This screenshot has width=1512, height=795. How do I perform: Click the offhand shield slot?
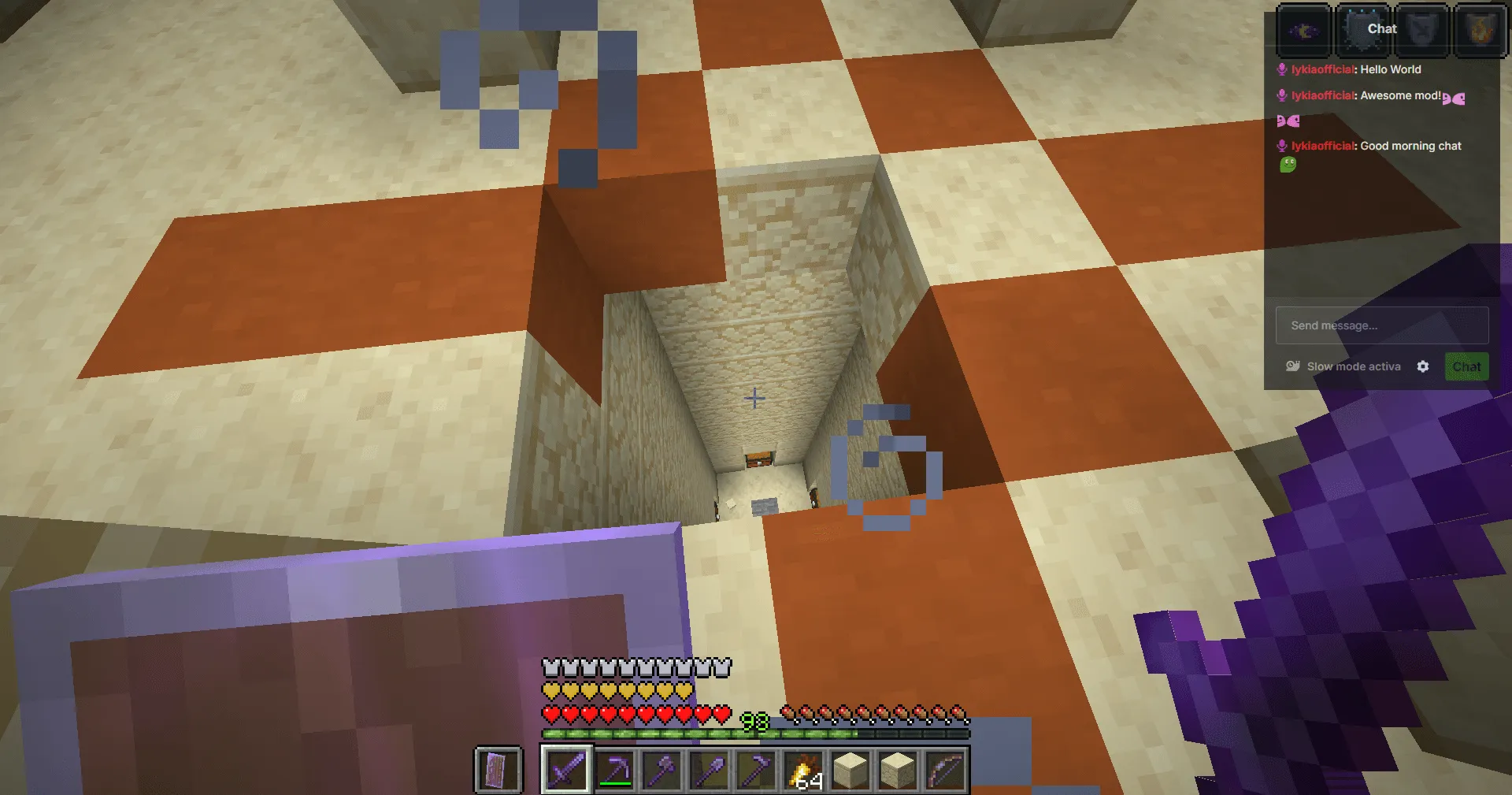(497, 770)
